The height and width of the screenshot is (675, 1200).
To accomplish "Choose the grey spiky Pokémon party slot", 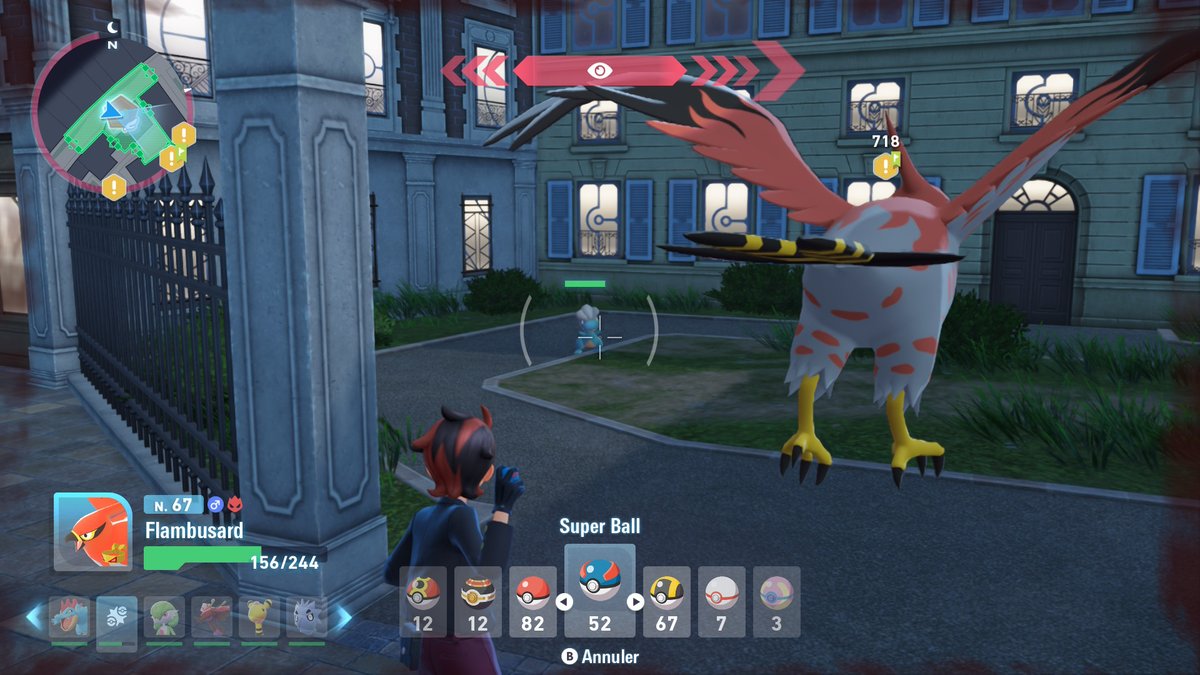I will (x=306, y=618).
